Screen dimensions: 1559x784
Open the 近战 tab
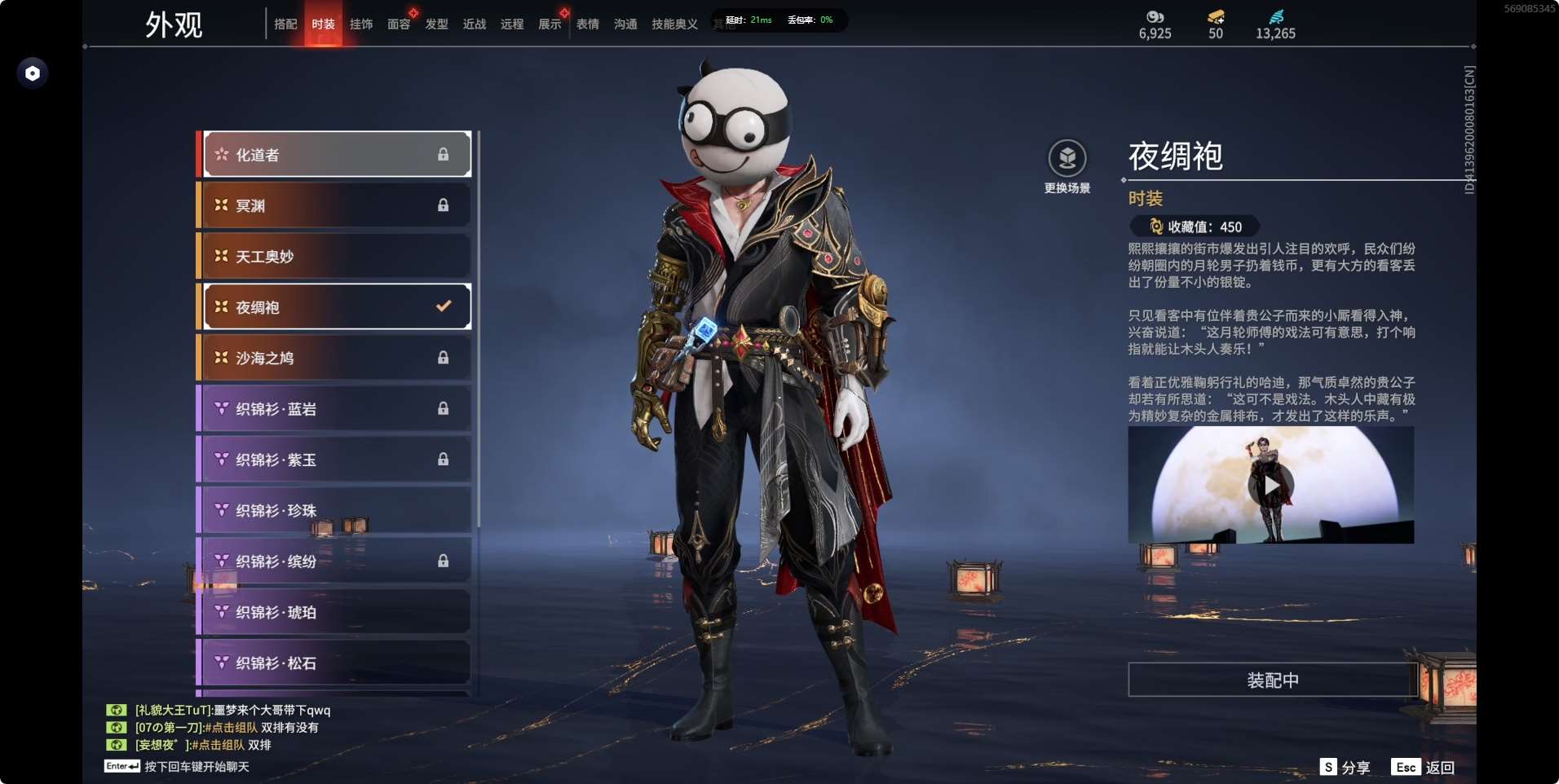click(x=475, y=24)
